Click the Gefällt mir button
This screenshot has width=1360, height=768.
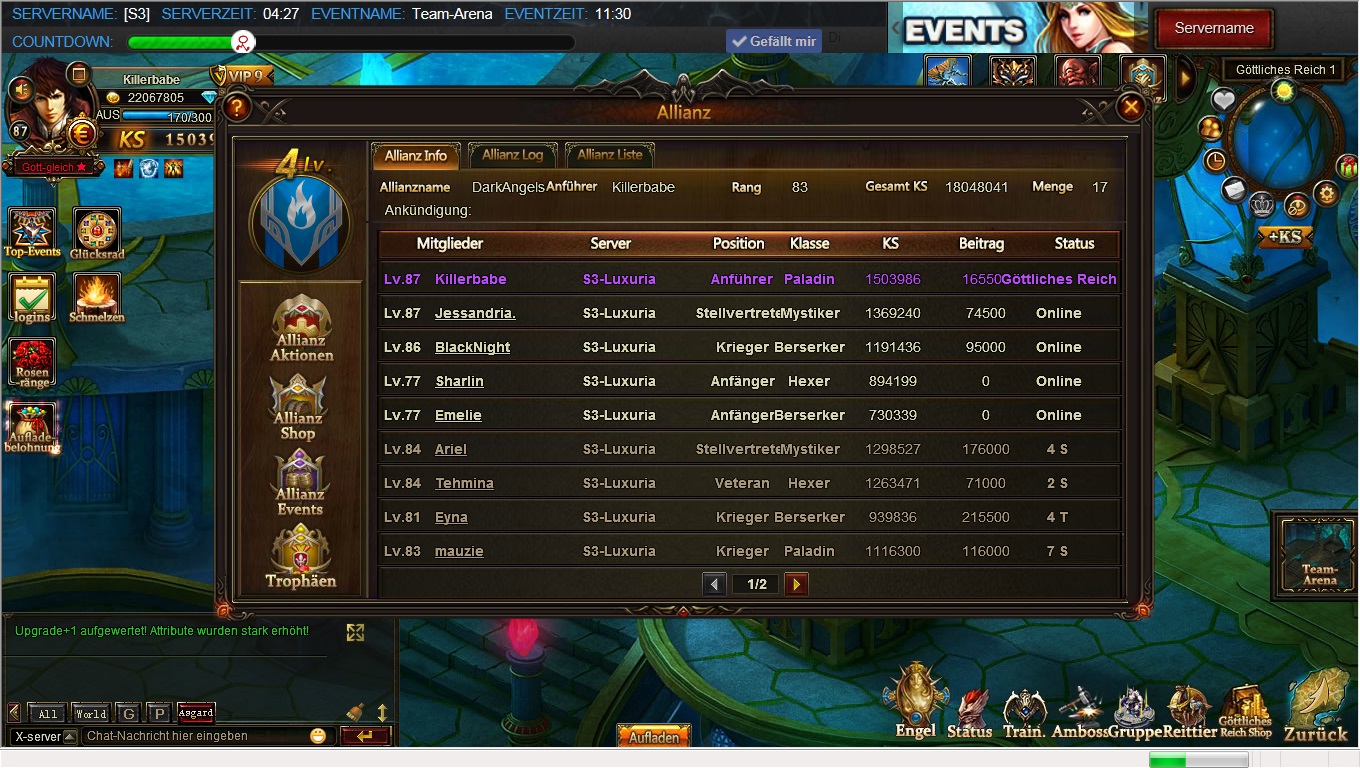(773, 41)
